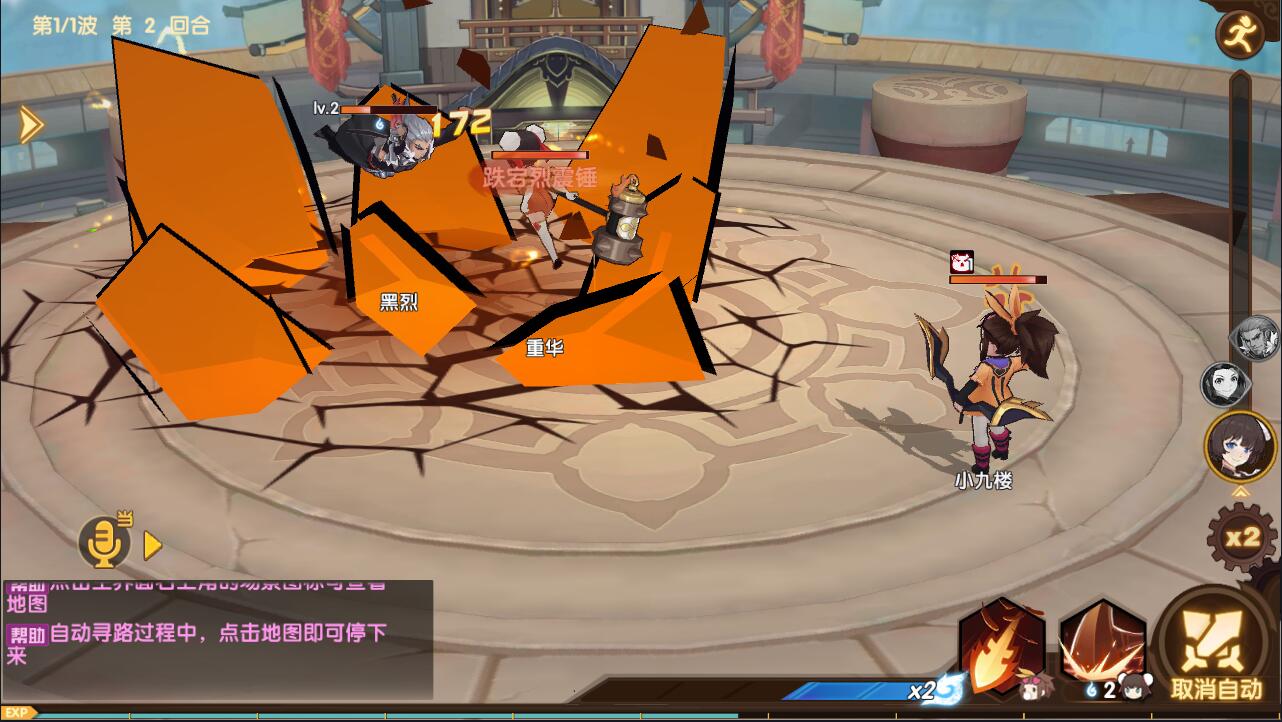Image resolution: width=1282 pixels, height=722 pixels.
Task: Select the active dark-haired girl turn portrait
Action: (1240, 446)
